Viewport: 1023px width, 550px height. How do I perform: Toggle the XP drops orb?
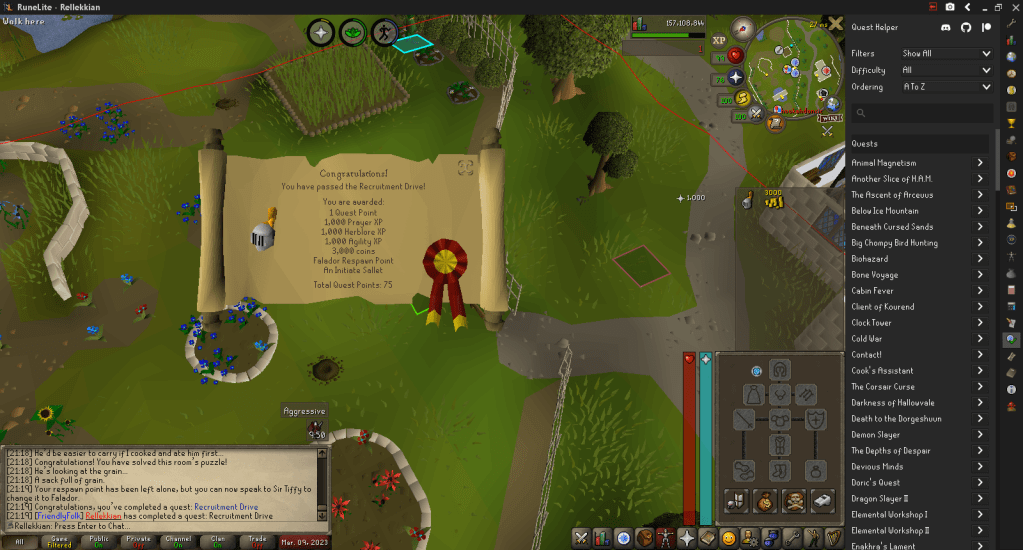coord(719,42)
